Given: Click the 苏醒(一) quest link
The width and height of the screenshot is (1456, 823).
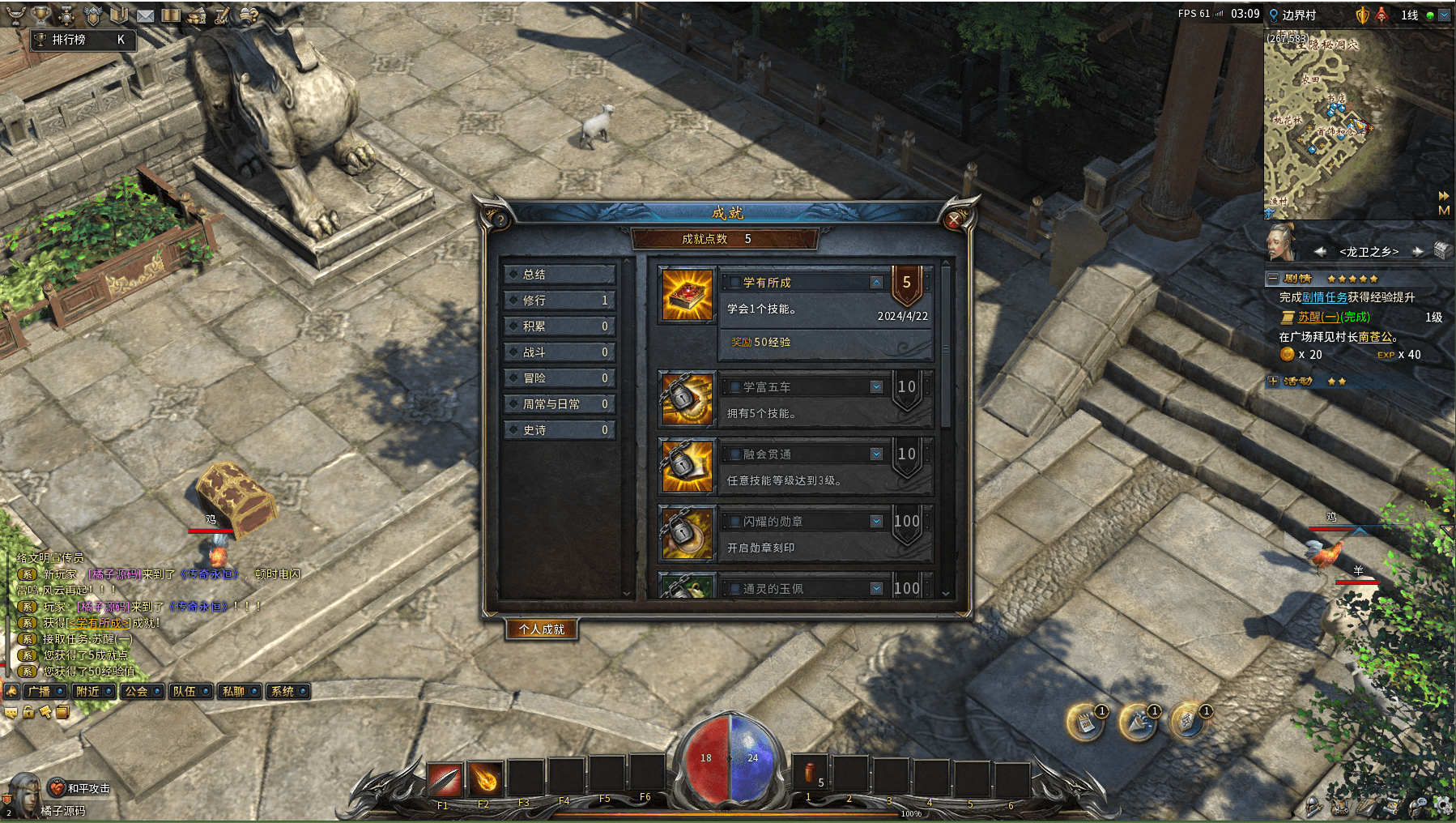Looking at the screenshot, I should click(1318, 318).
